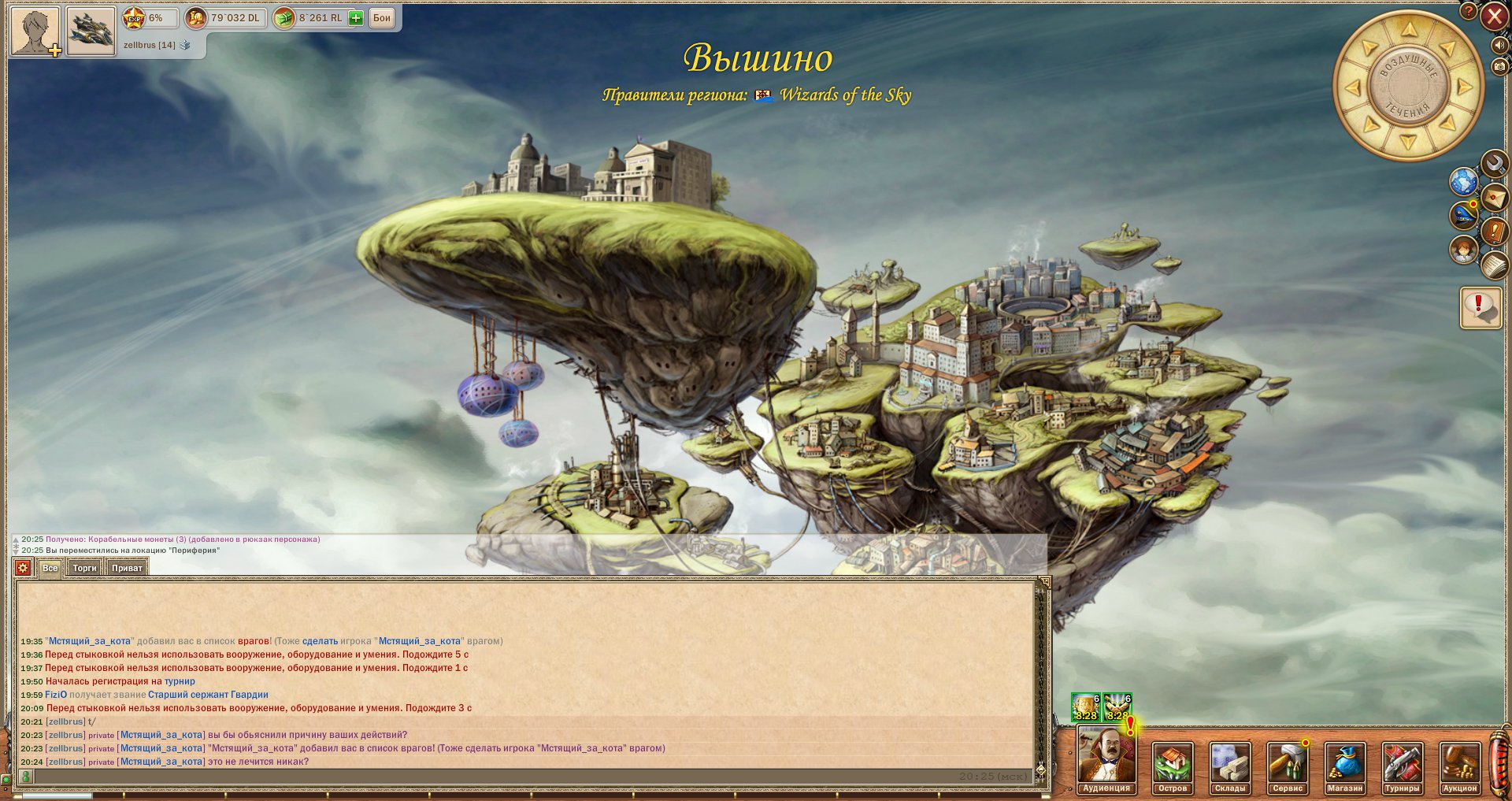The image size is (1512, 801).
Task: Click the Бои battles button
Action: coord(382,18)
